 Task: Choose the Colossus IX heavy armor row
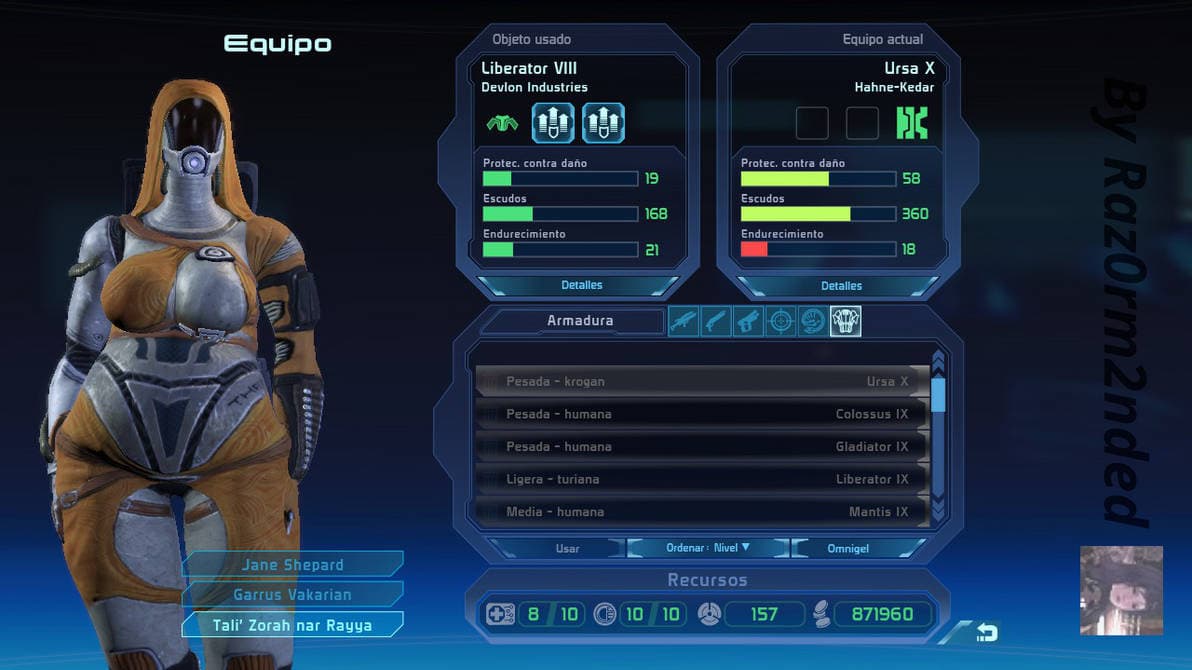click(x=702, y=414)
